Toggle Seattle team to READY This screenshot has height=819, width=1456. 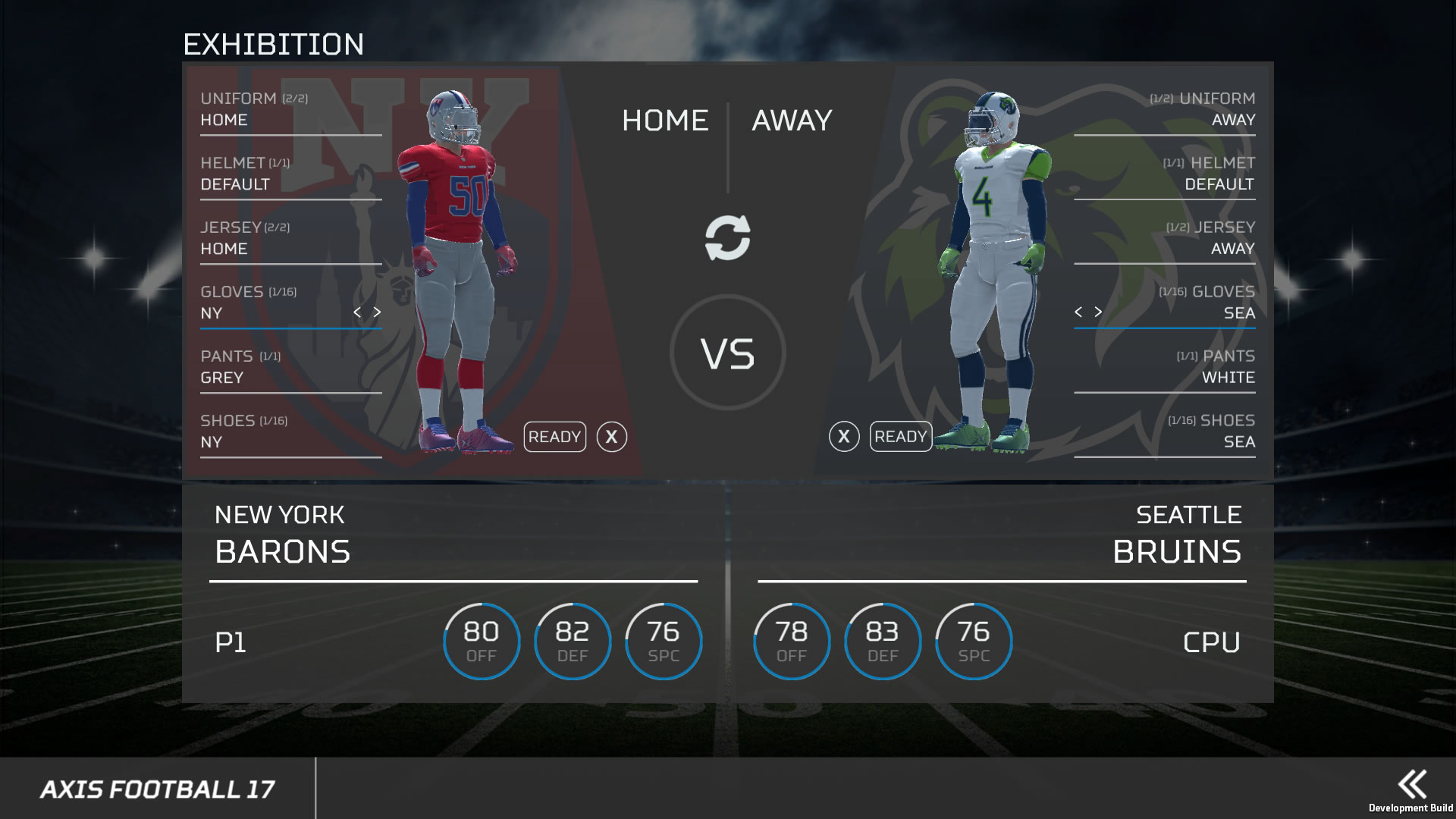point(900,437)
